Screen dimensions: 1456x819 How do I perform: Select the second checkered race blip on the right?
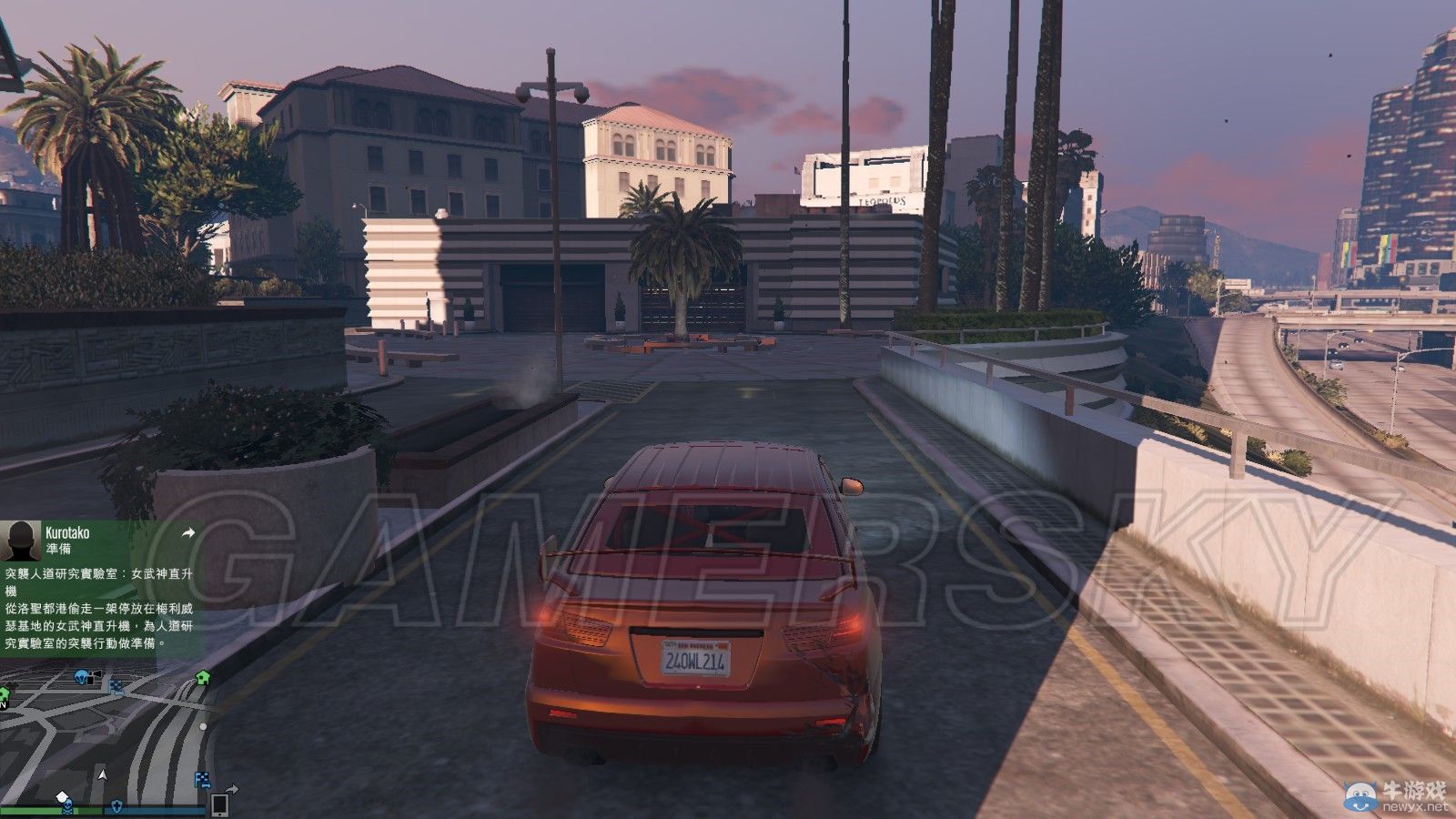click(x=201, y=778)
